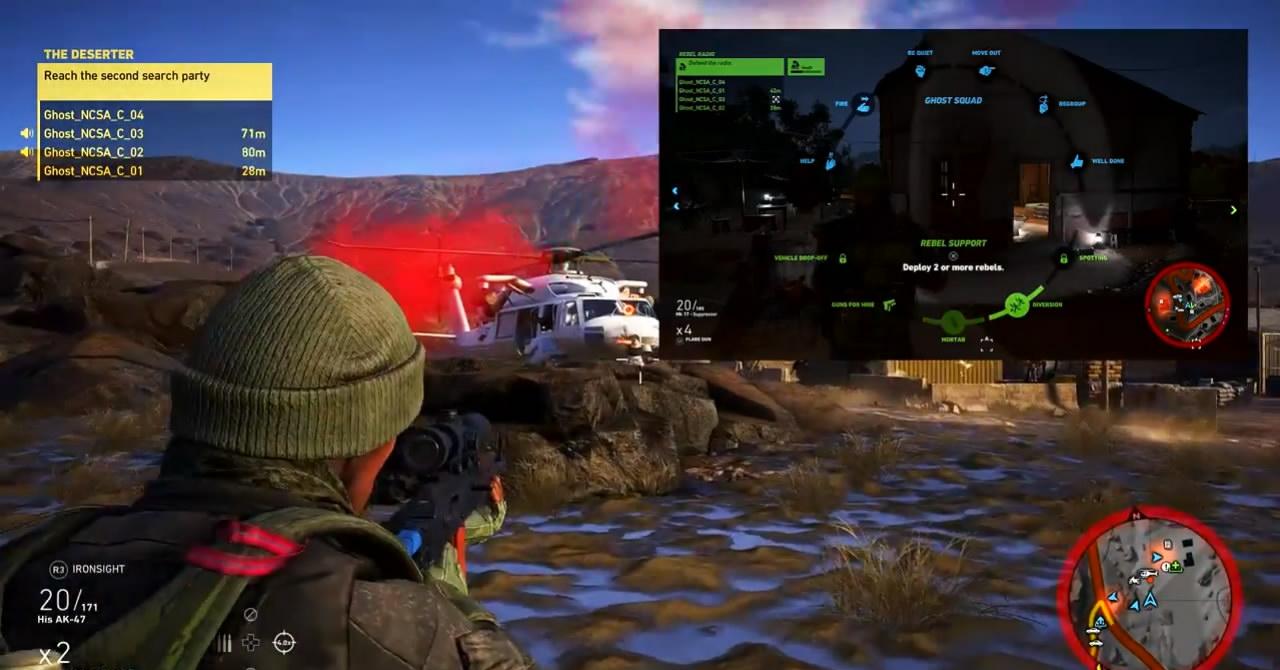The image size is (1280, 670).
Task: Choose the Well Done thumbs-up emote
Action: (1077, 161)
